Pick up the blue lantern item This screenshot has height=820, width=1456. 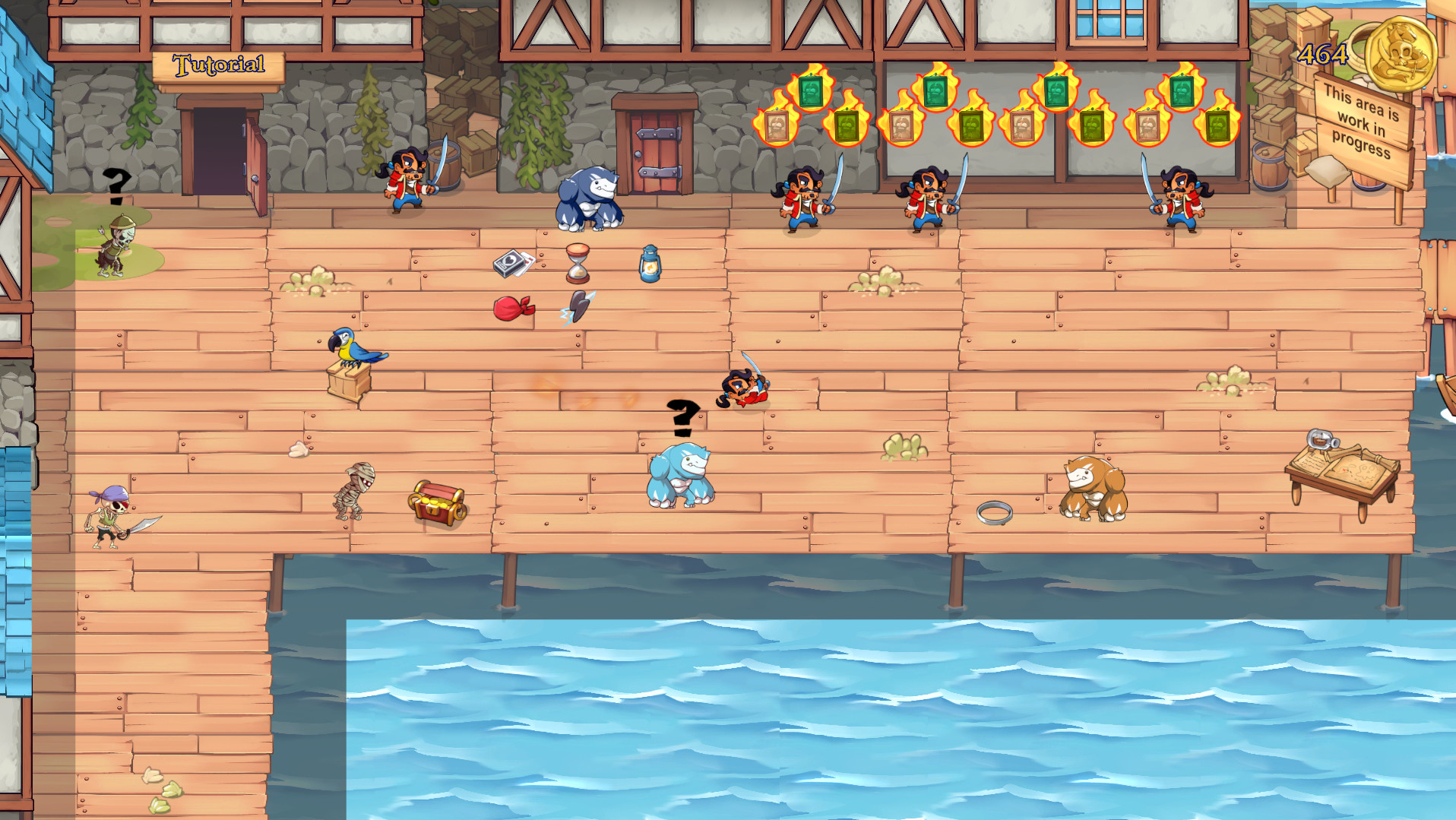[x=650, y=265]
